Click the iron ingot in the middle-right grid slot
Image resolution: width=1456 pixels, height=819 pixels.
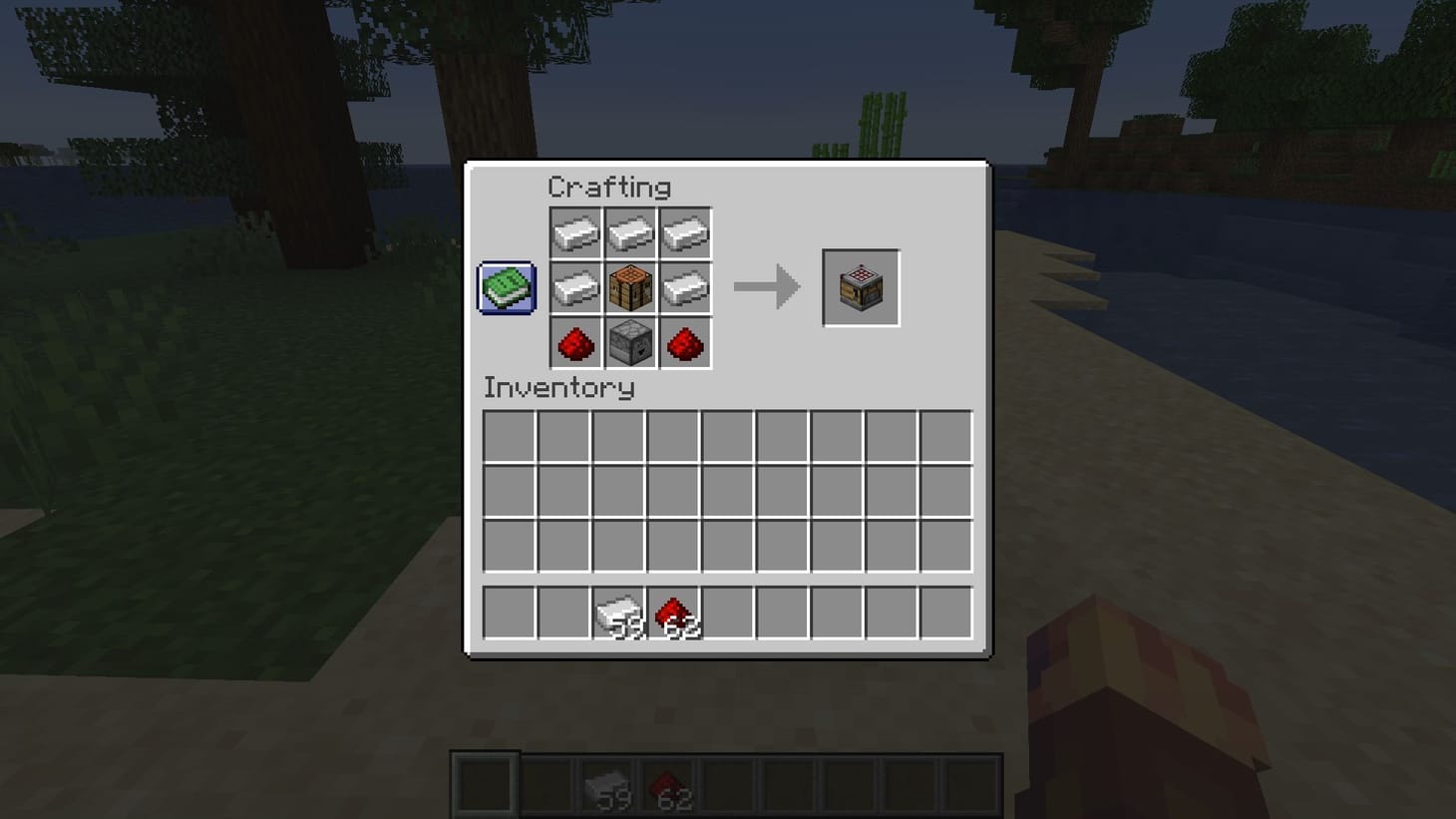point(686,288)
